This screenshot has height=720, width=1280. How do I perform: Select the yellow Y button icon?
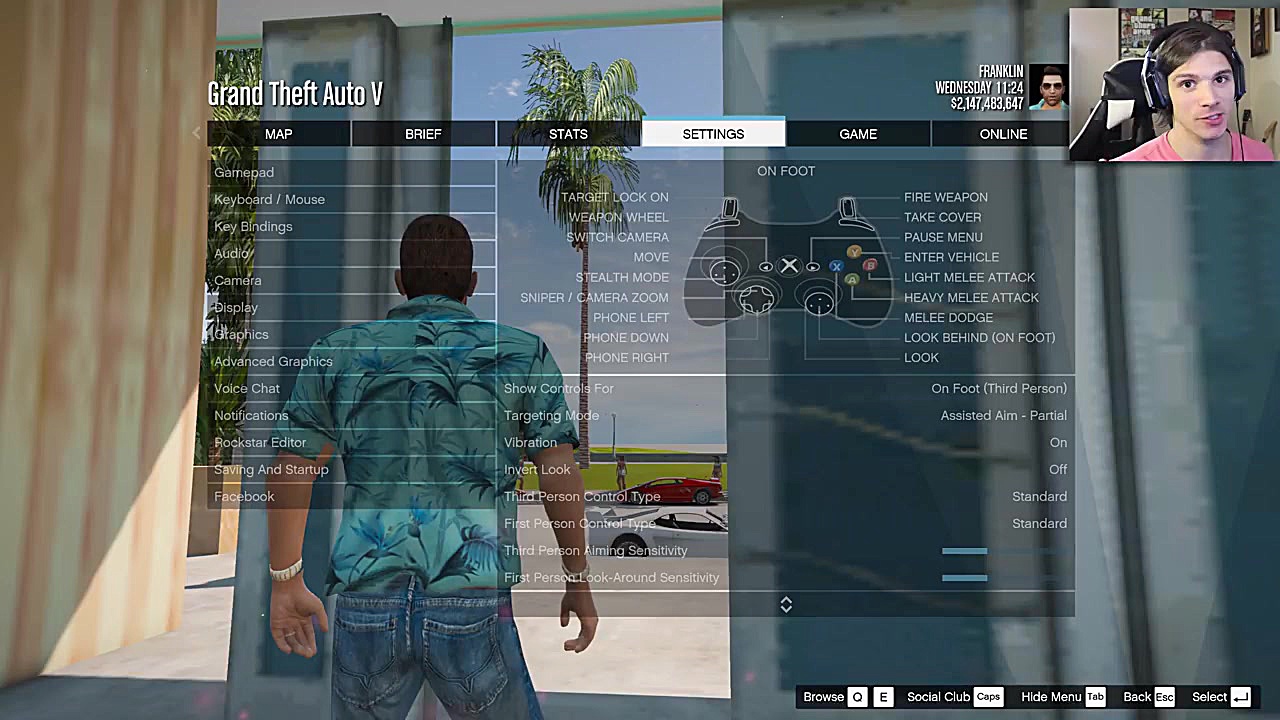[854, 251]
